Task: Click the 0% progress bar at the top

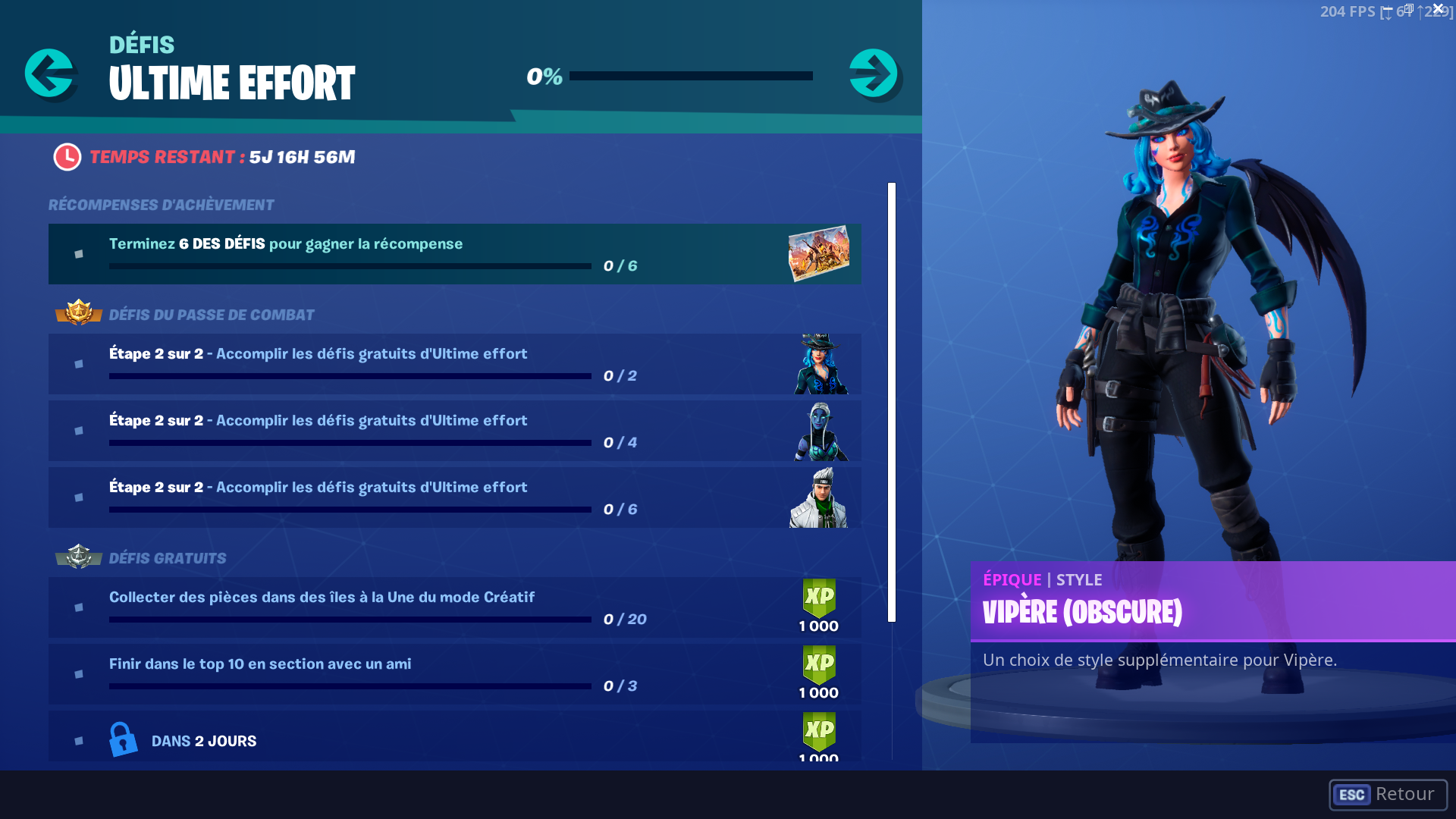Action: [x=691, y=76]
